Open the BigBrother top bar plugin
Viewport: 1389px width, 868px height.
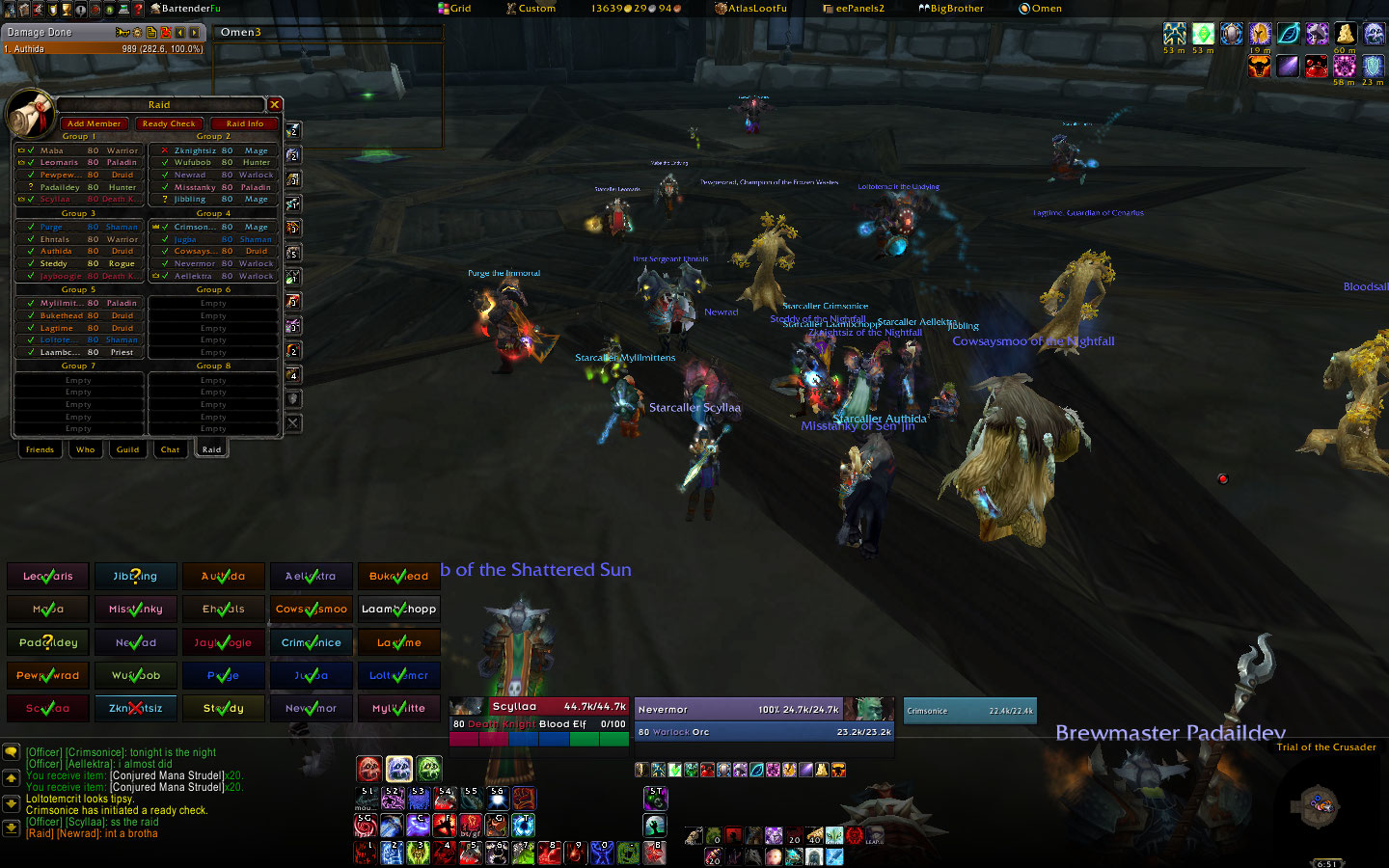pyautogui.click(x=951, y=8)
